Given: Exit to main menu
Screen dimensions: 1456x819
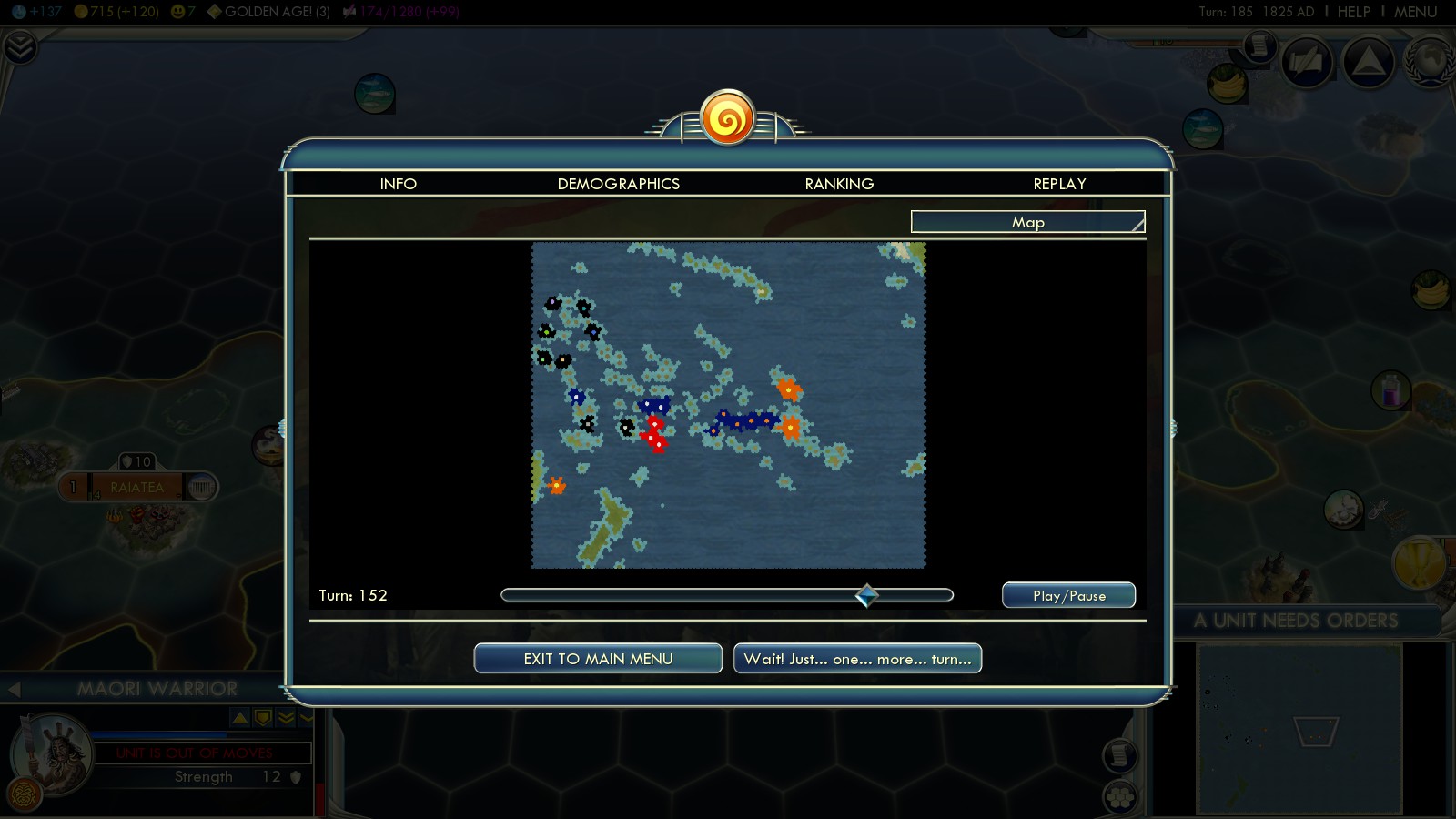Looking at the screenshot, I should (598, 659).
